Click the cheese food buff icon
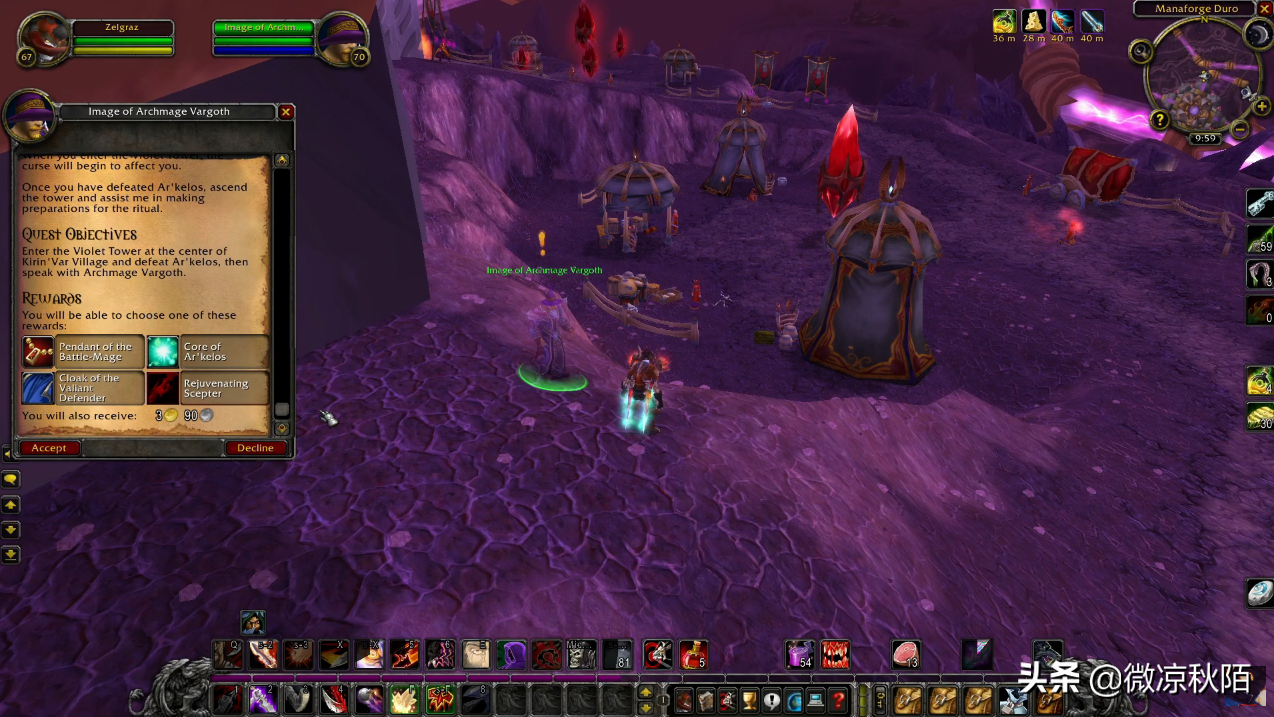The image size is (1274, 717). click(x=1034, y=21)
